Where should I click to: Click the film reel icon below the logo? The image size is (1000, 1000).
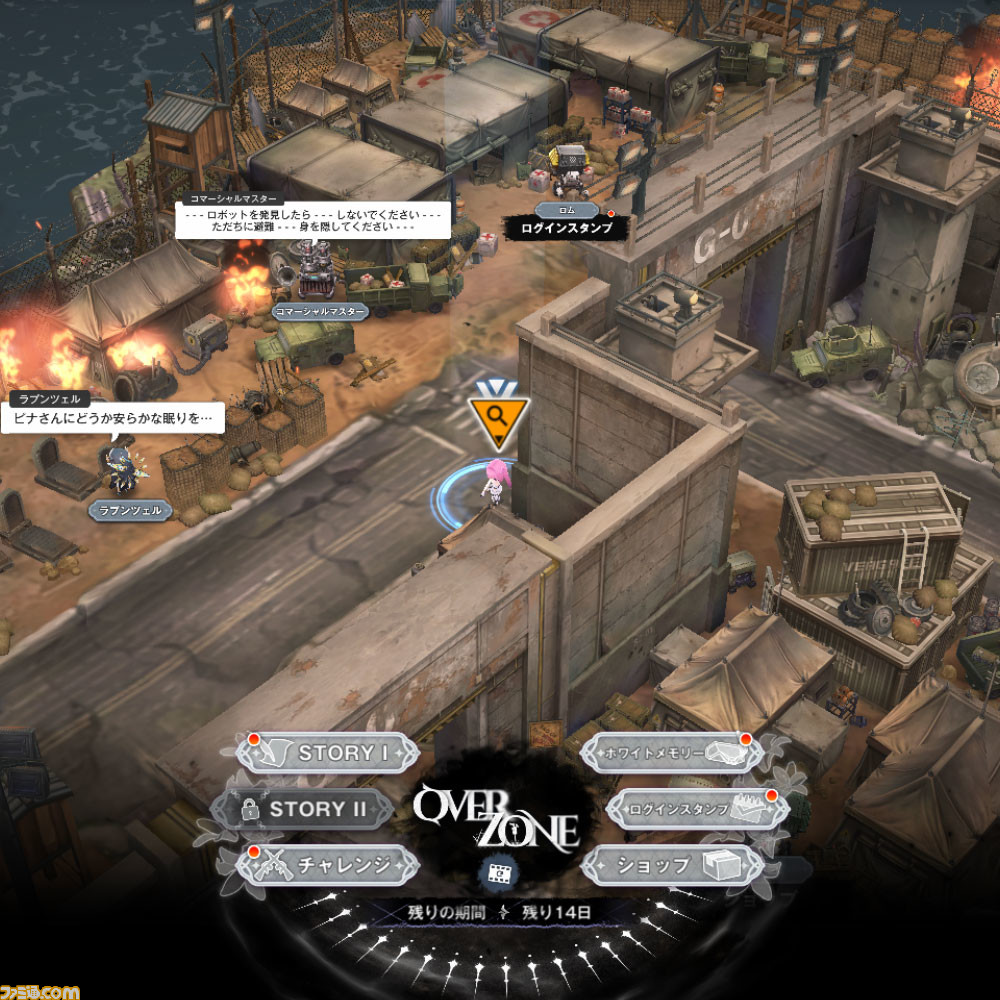[497, 872]
